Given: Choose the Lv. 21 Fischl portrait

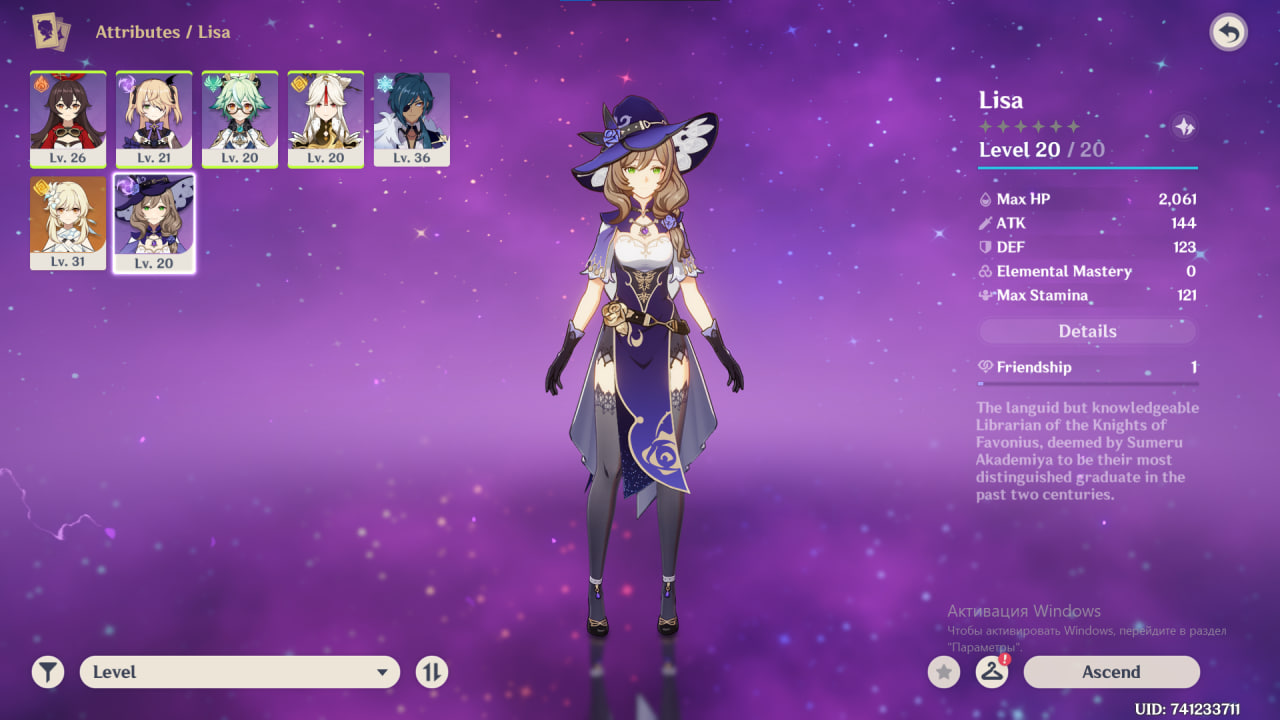Looking at the screenshot, I should pos(154,119).
